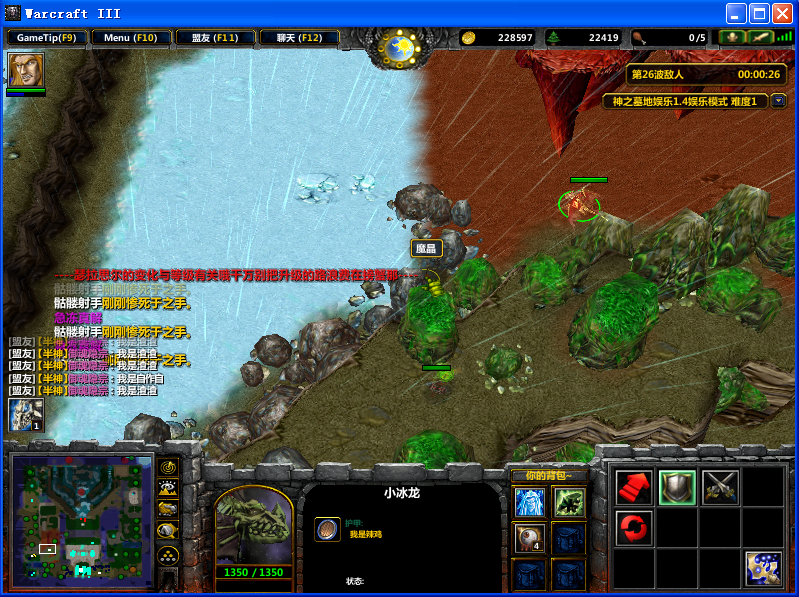799x597 pixels.
Task: Activate the minimap signal ping button
Action: click(169, 467)
